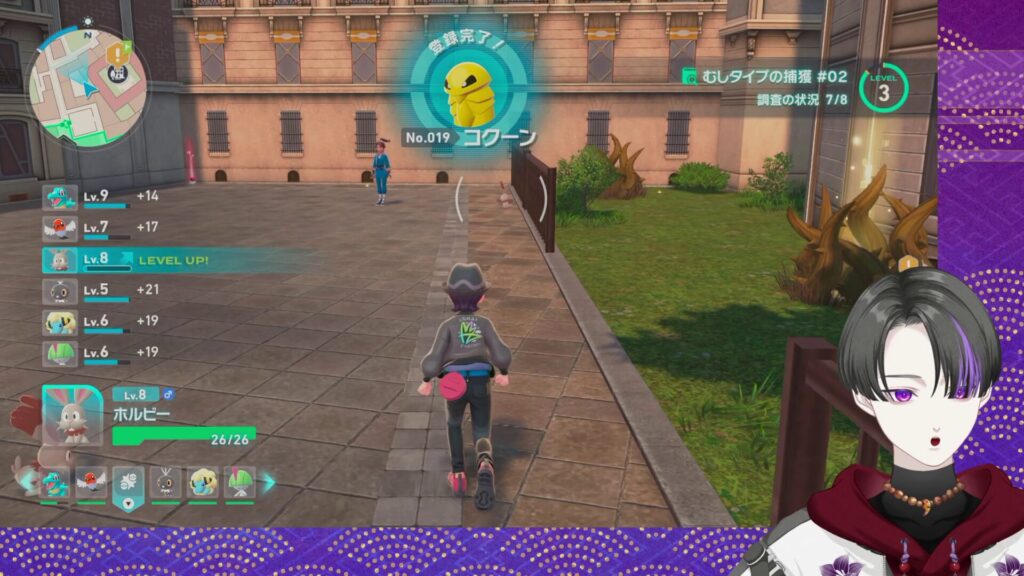Screen dimensions: 1024x576
Task: Select the LEVEL 3 ring indicator
Action: (883, 88)
